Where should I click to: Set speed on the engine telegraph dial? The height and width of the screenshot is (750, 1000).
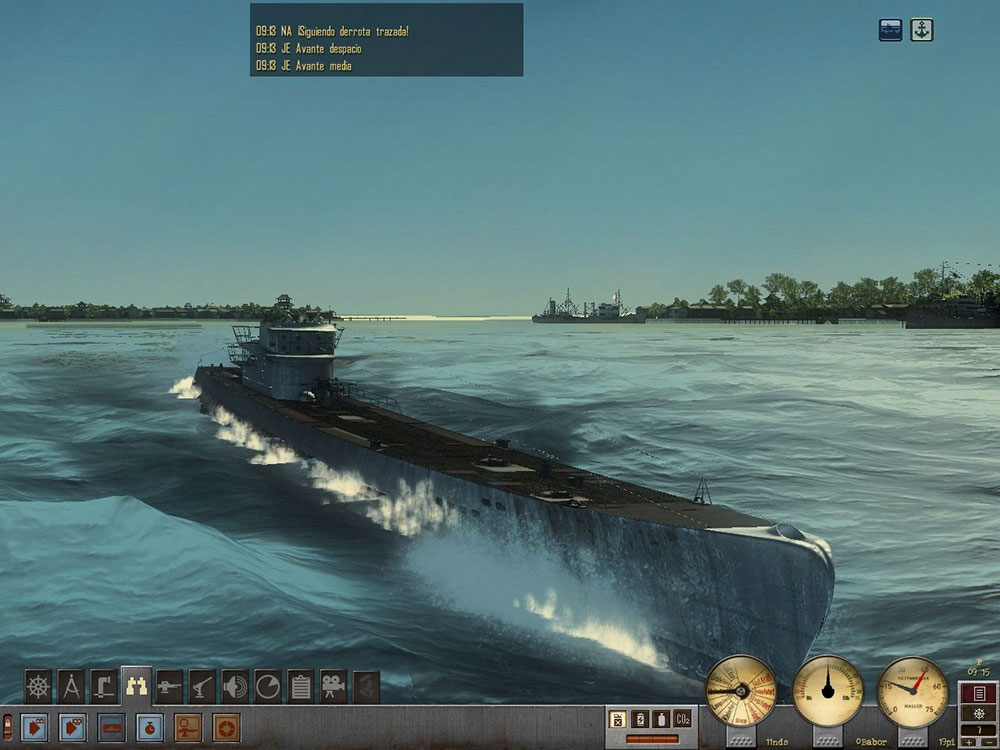click(740, 691)
